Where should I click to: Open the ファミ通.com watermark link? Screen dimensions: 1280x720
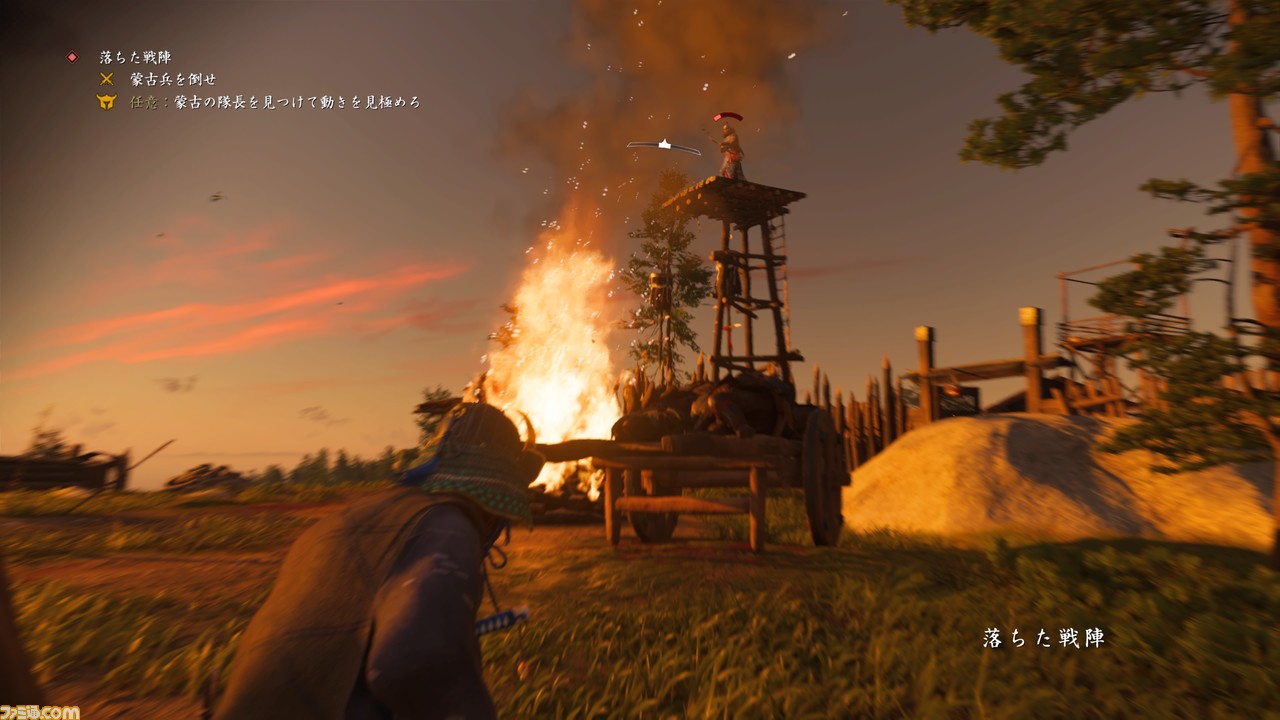40,711
